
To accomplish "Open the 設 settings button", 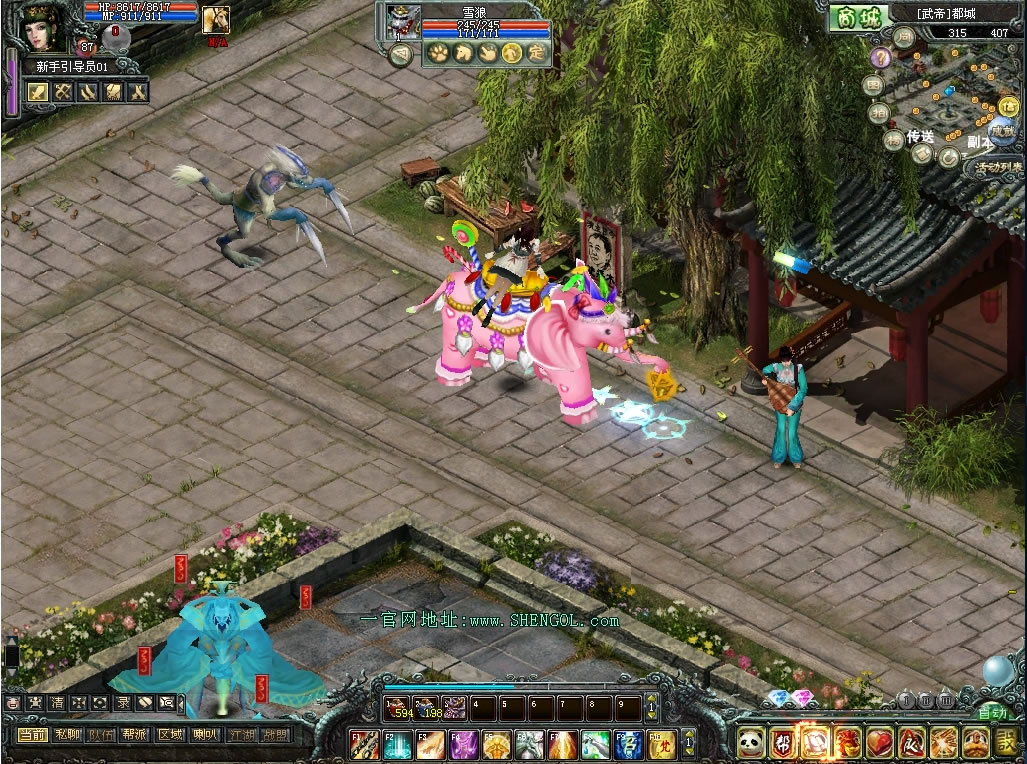I will click(1005, 742).
